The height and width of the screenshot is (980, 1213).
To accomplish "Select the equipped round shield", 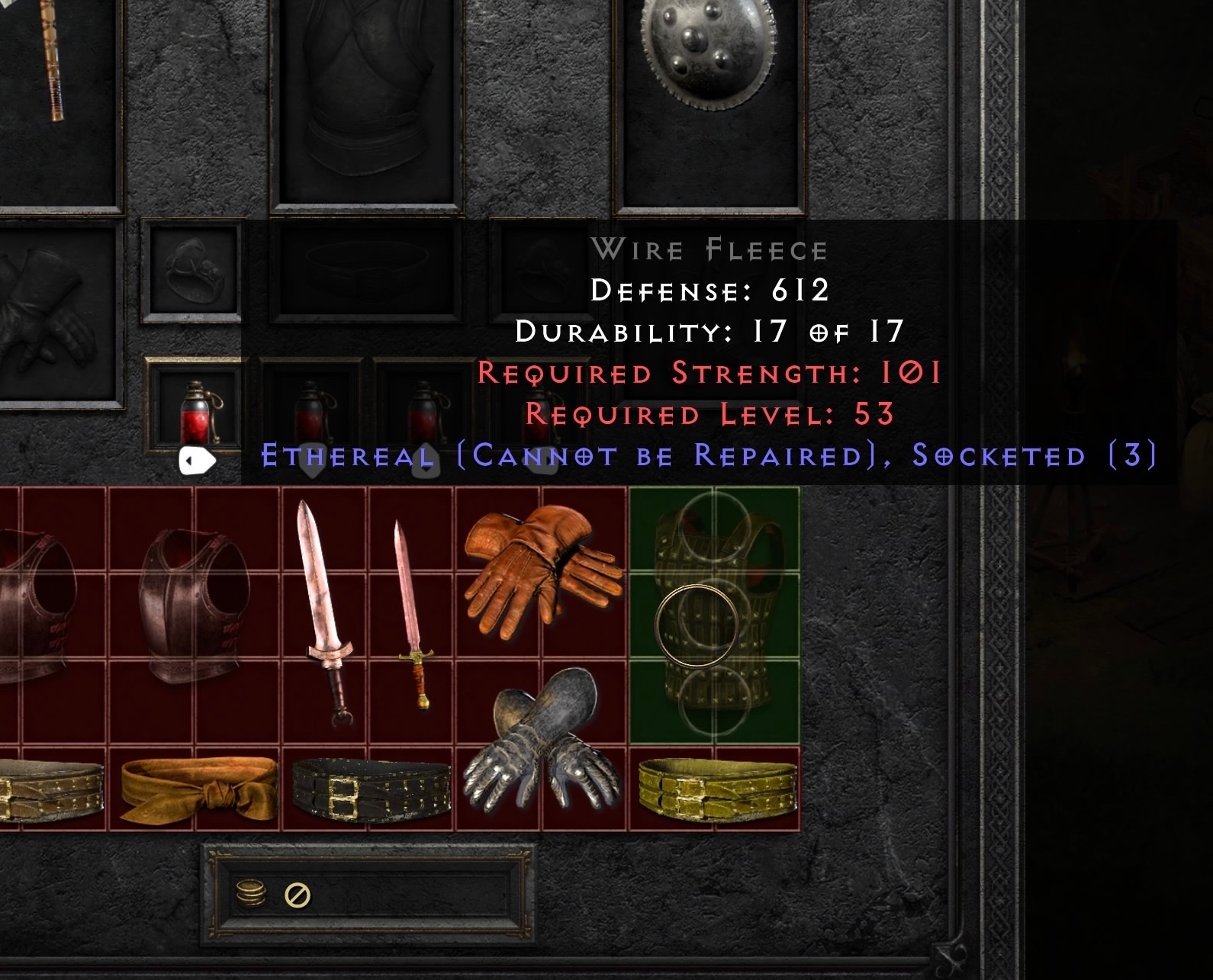I will point(706,57).
